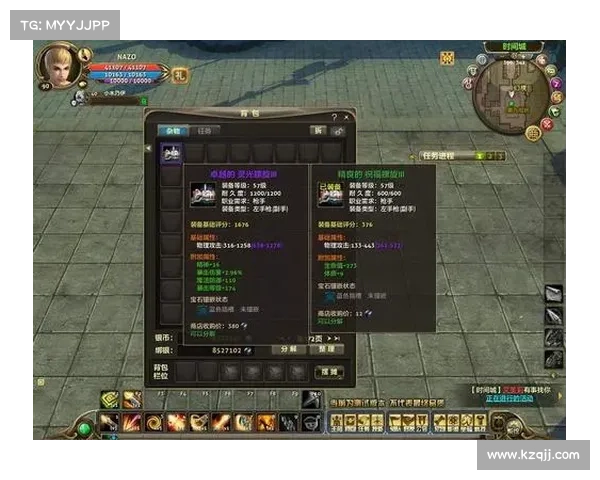Click the 拆 button in the backpack
This screenshot has width=600, height=480.
point(317,130)
